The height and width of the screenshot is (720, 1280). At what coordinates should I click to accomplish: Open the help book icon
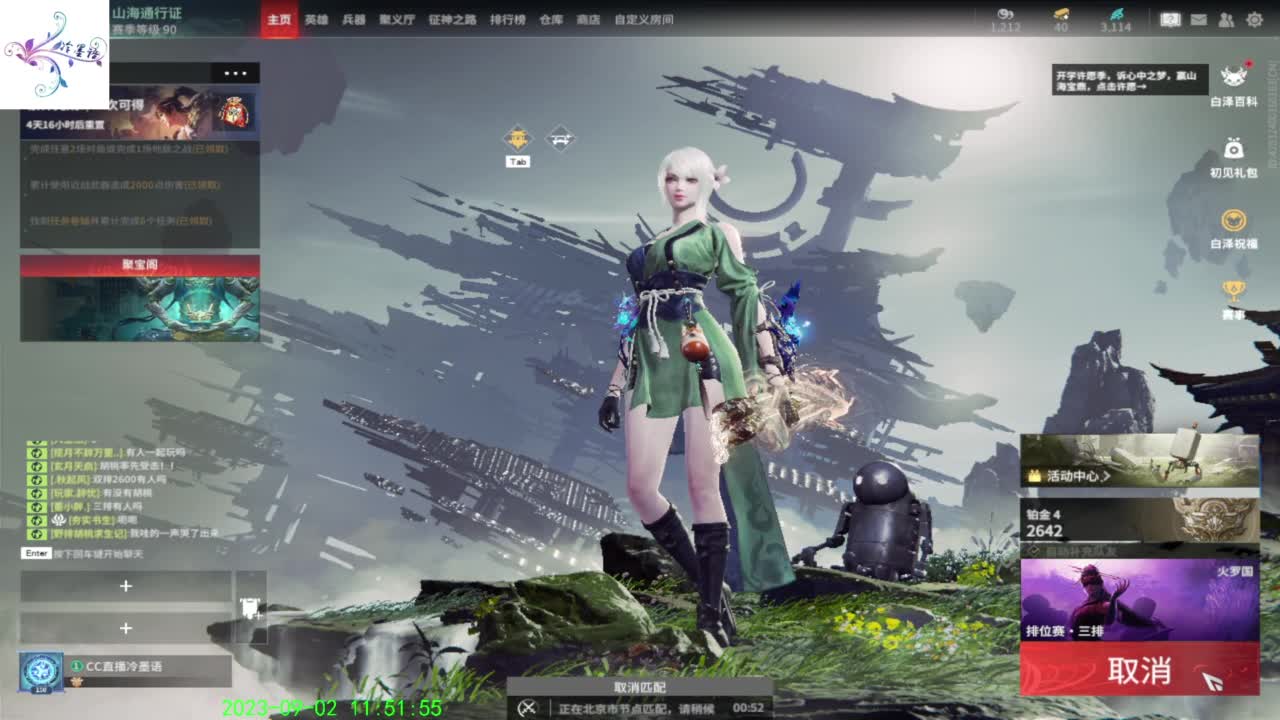click(x=1169, y=19)
